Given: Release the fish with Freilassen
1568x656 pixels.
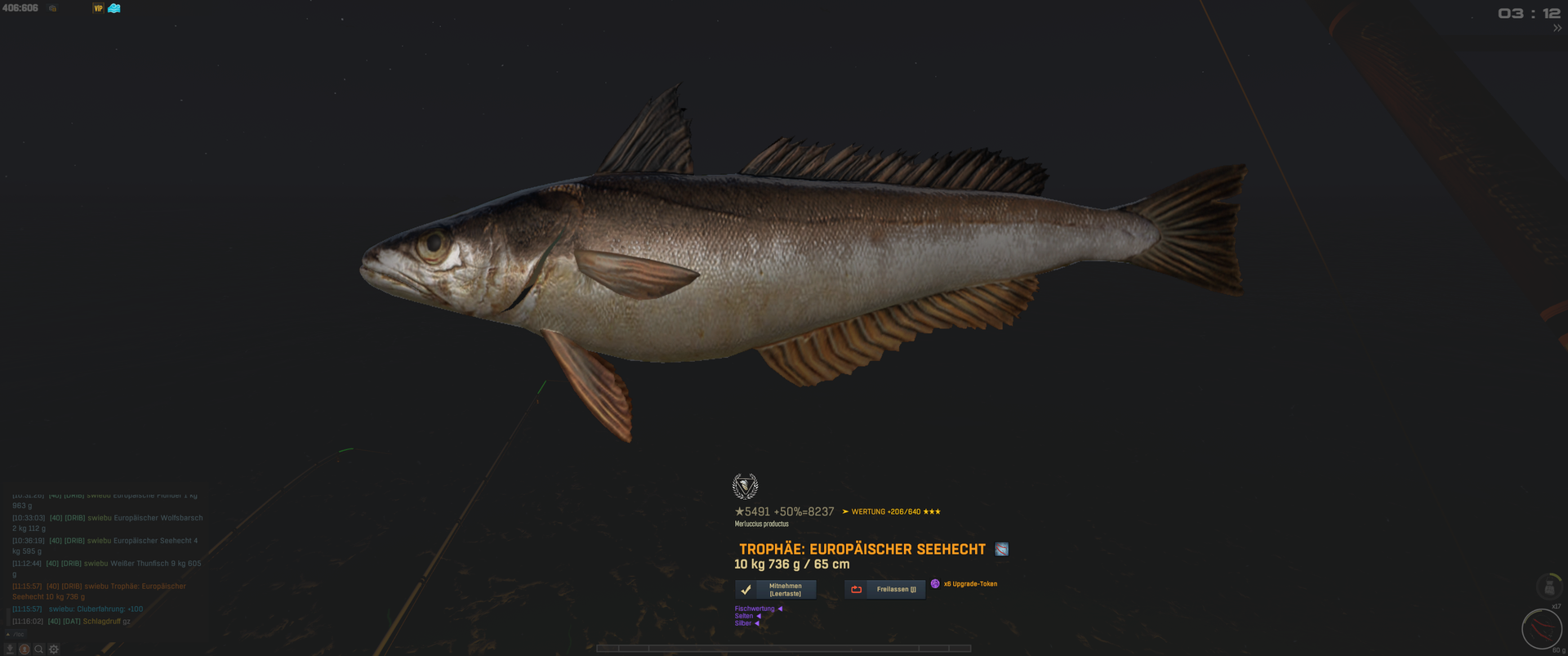Looking at the screenshot, I should pos(884,590).
